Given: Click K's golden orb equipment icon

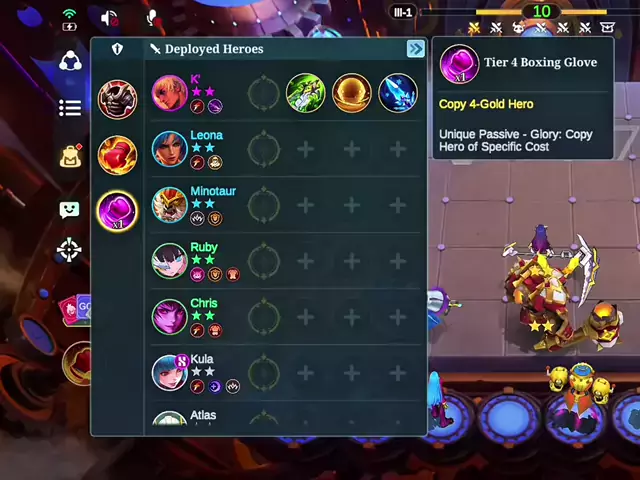Looking at the screenshot, I should click(352, 93).
